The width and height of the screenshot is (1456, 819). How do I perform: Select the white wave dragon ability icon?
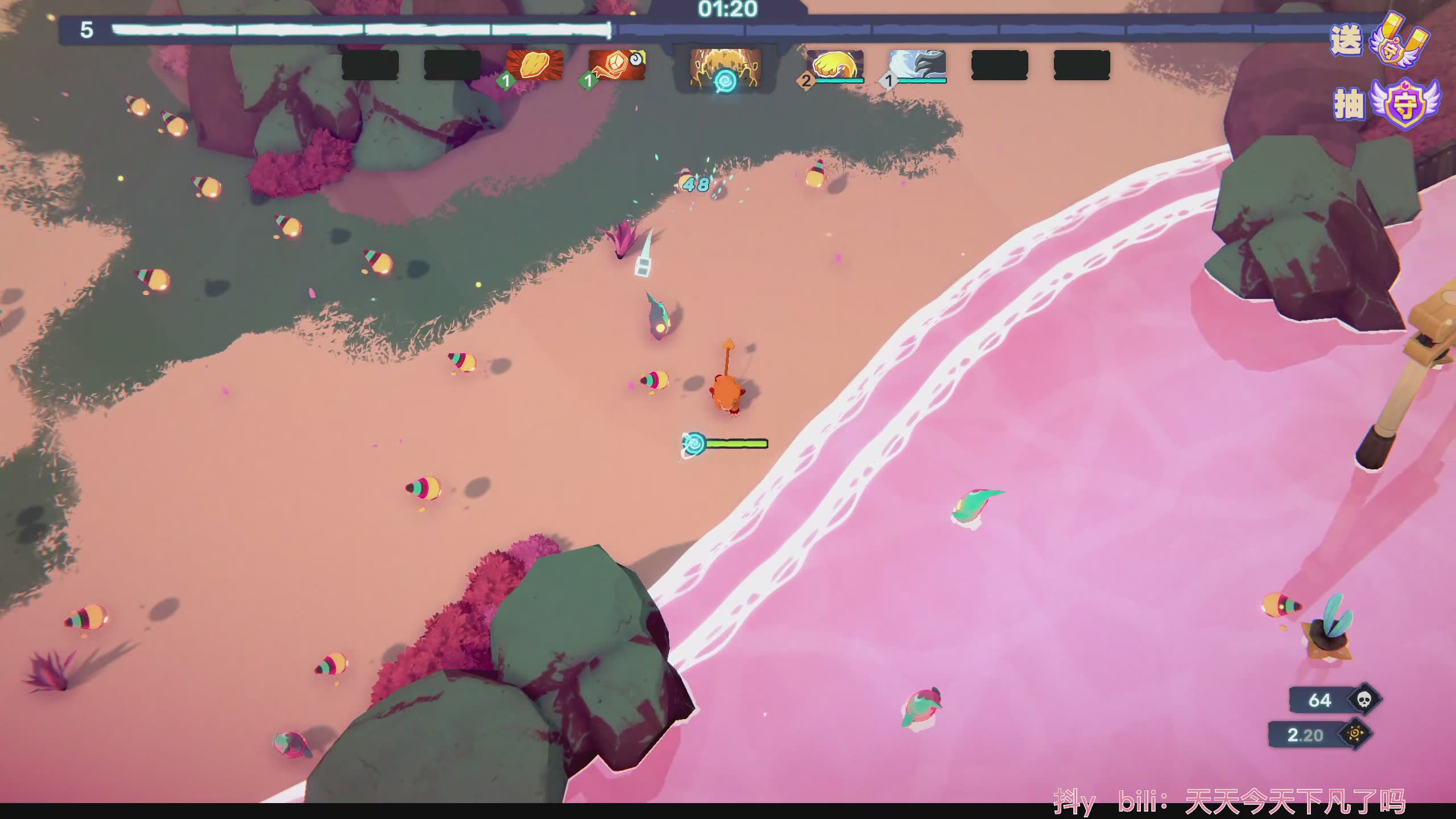click(x=917, y=65)
